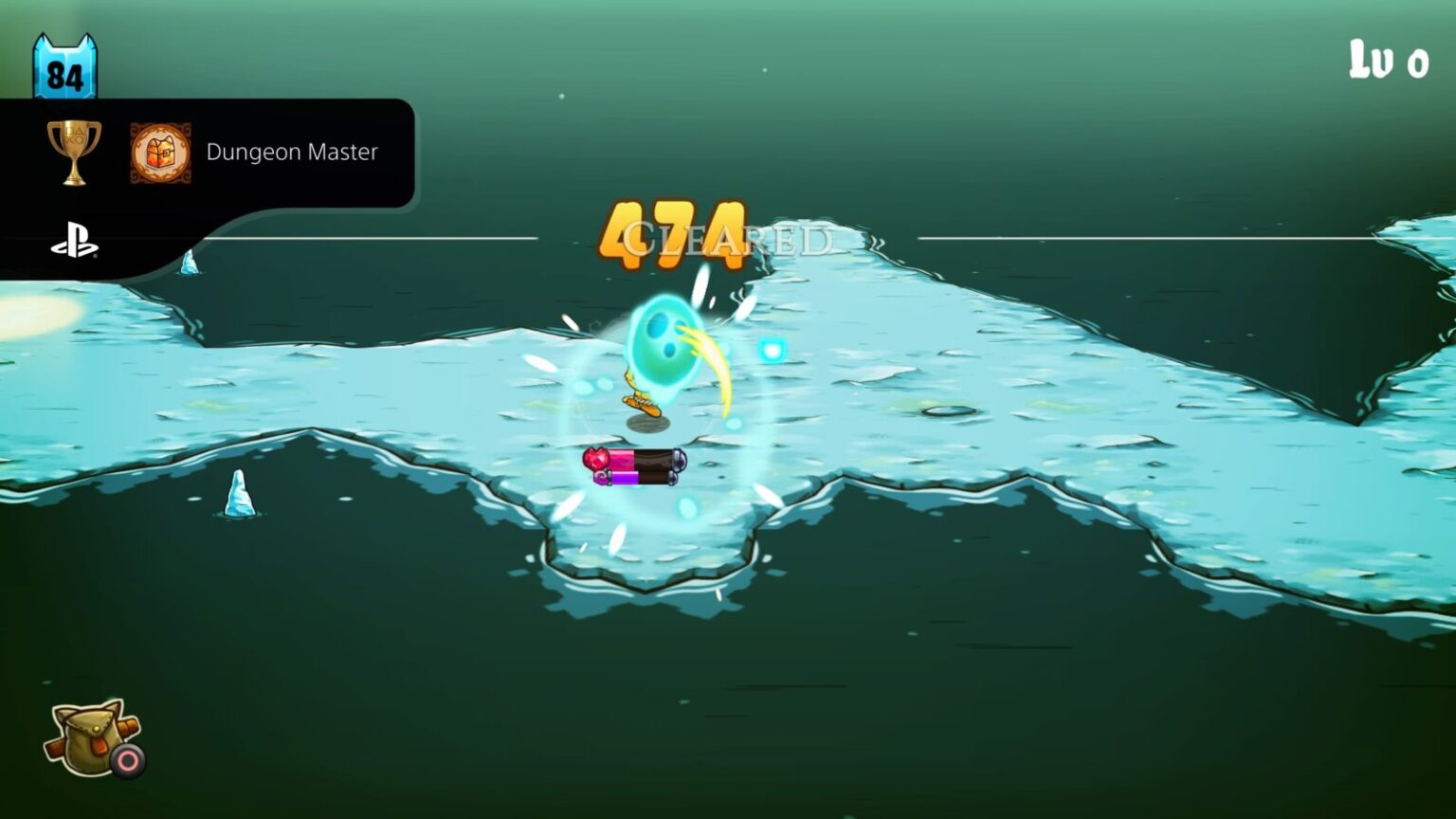The height and width of the screenshot is (819, 1456).
Task: Open the cat backpack inventory icon
Action: [x=90, y=739]
